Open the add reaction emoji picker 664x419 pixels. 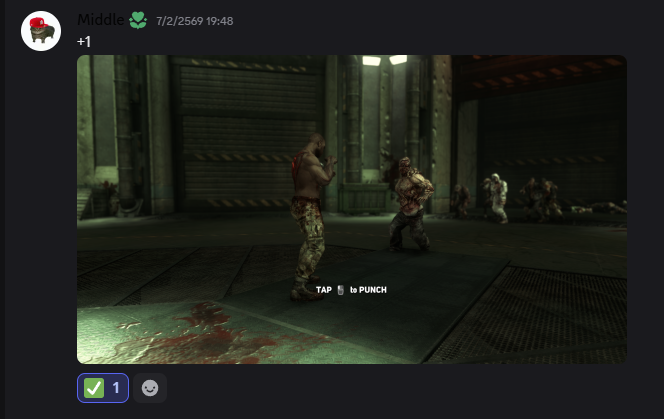coord(150,388)
